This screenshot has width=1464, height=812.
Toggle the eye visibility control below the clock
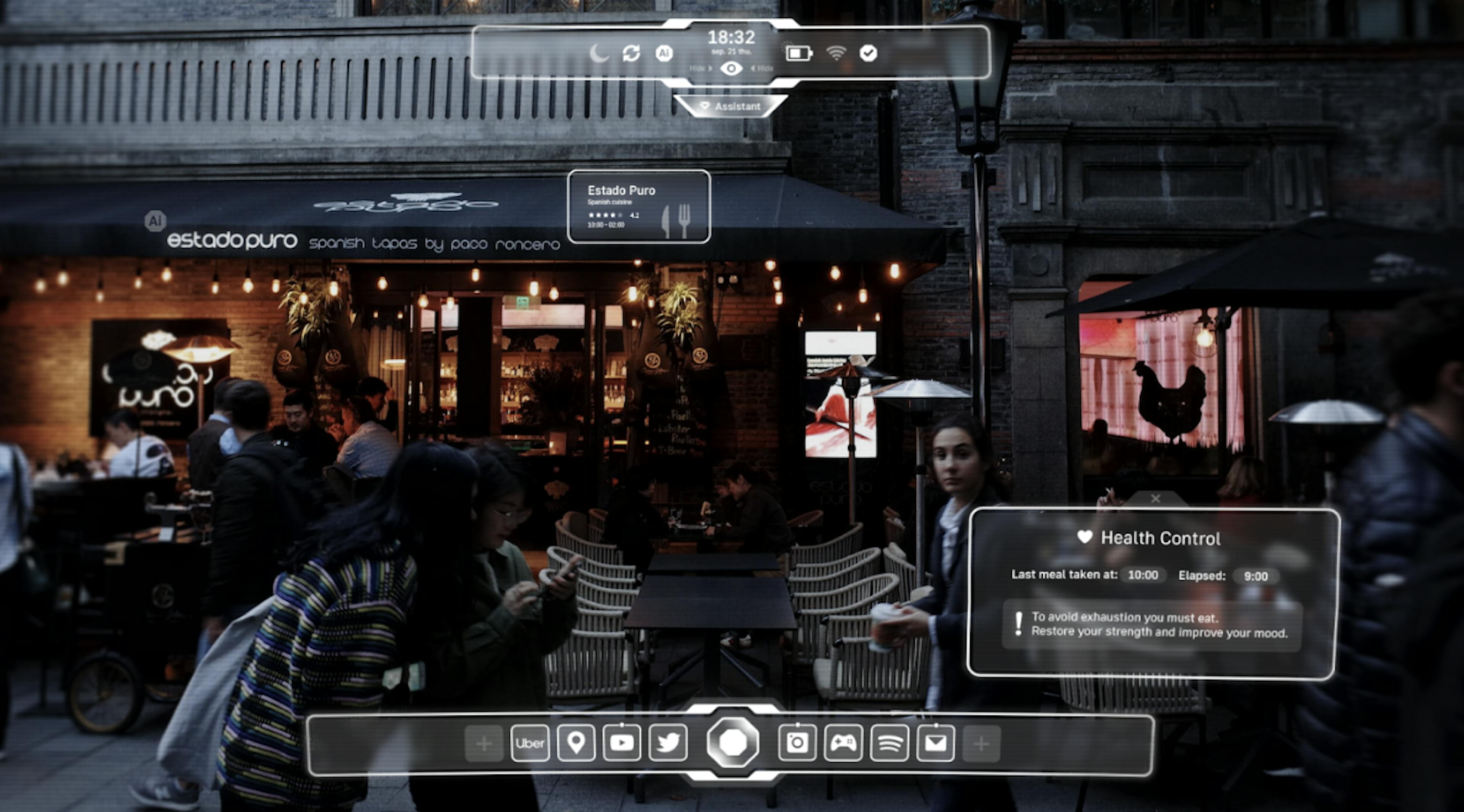pos(732,68)
